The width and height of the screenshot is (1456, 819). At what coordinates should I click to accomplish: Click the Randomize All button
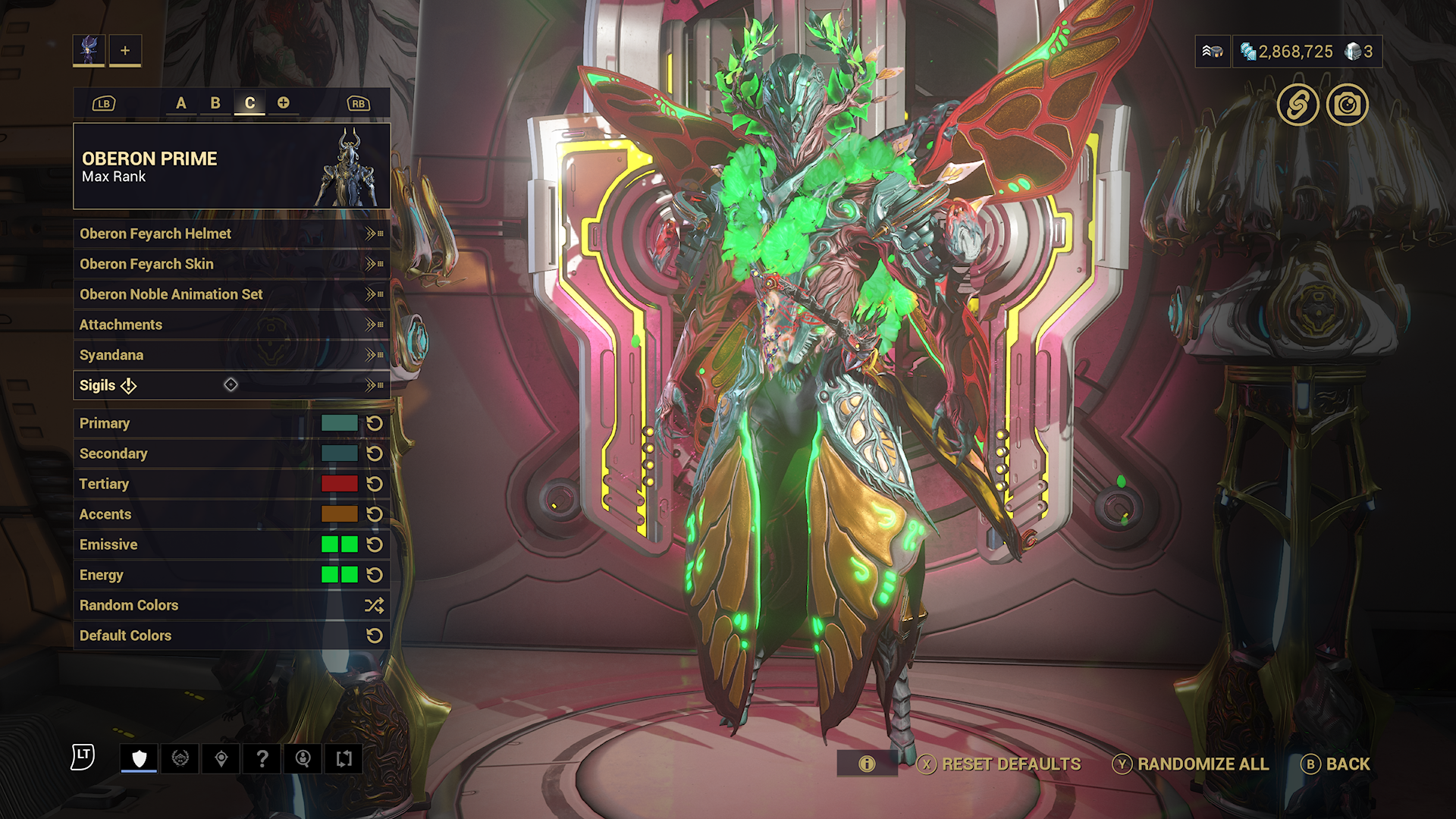click(1192, 764)
